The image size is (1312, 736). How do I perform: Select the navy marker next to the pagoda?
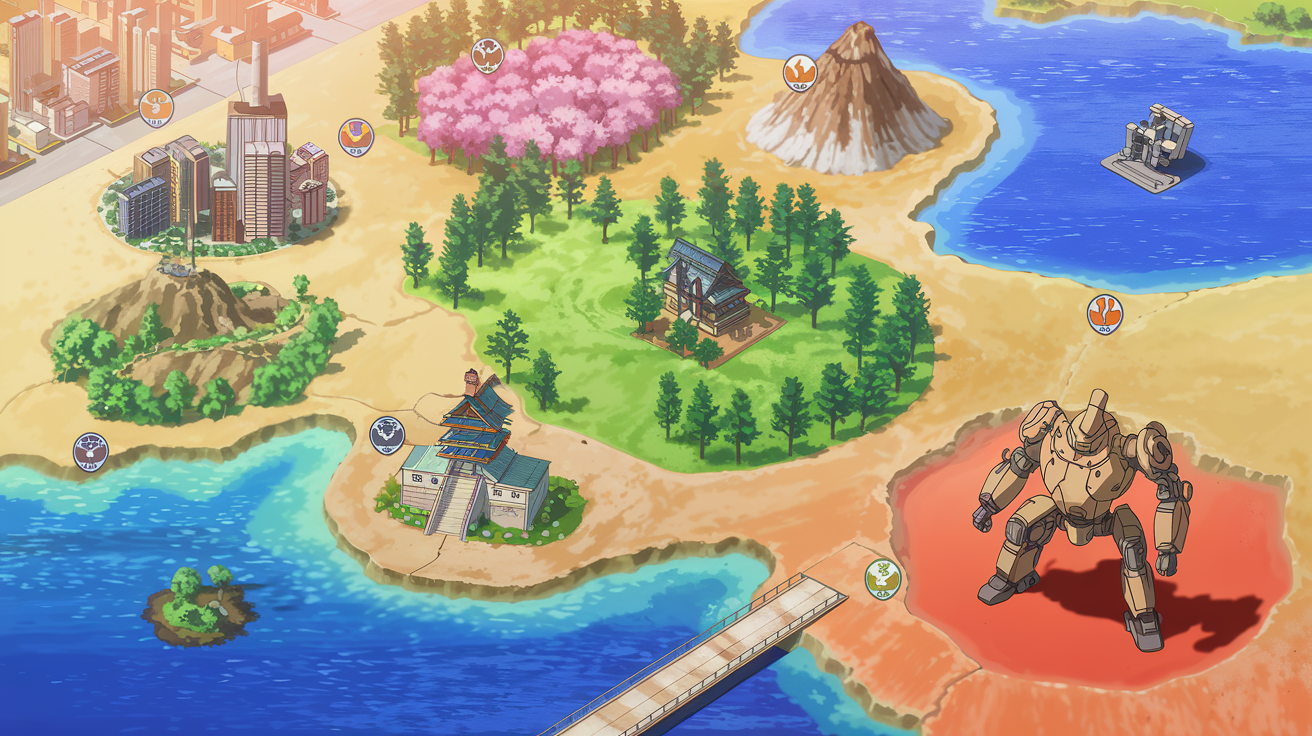tap(388, 434)
